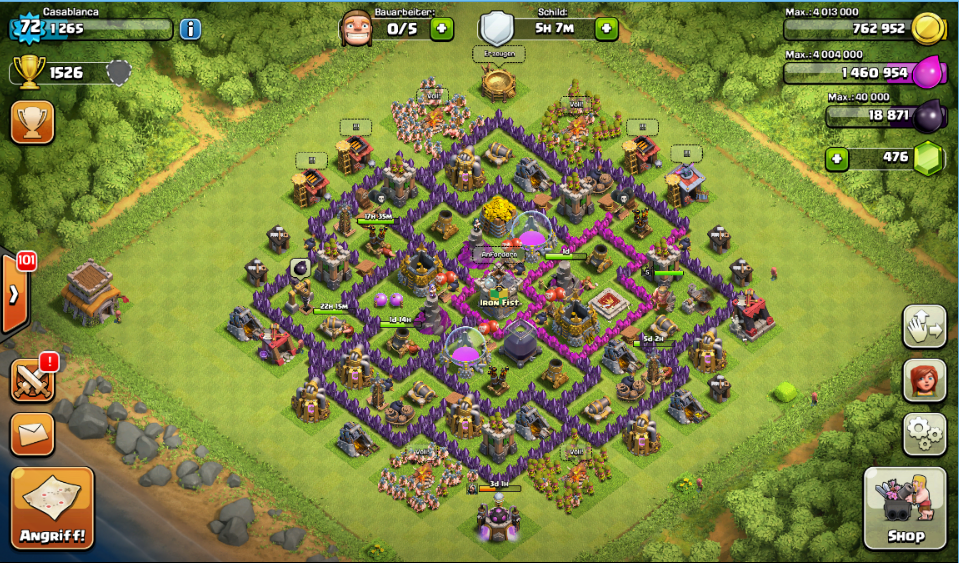Select the league badge beside the trophy count
Screen dimensions: 959x563
[118, 72]
